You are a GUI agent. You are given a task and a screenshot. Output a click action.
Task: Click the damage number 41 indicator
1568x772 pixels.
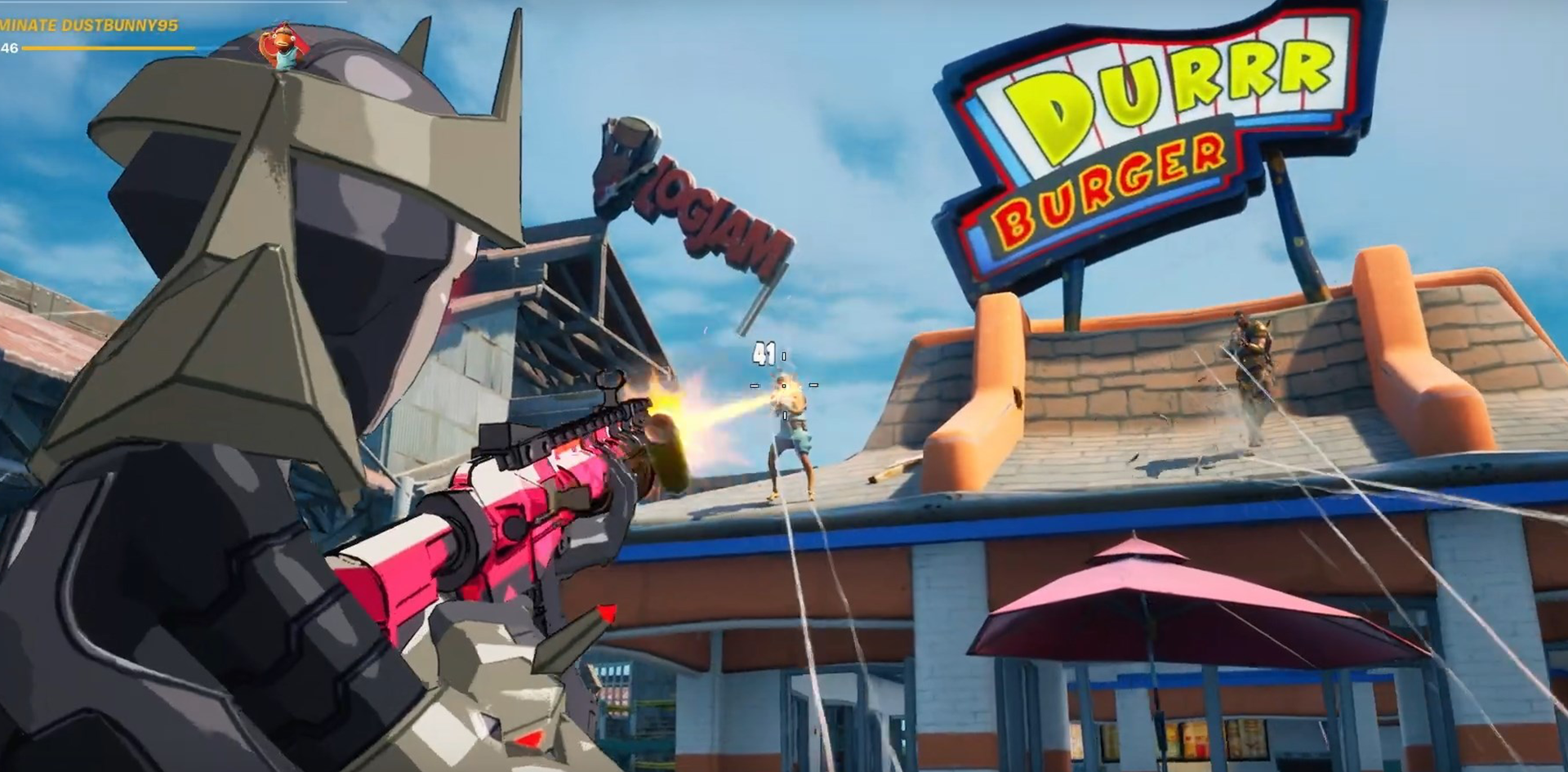coord(766,353)
